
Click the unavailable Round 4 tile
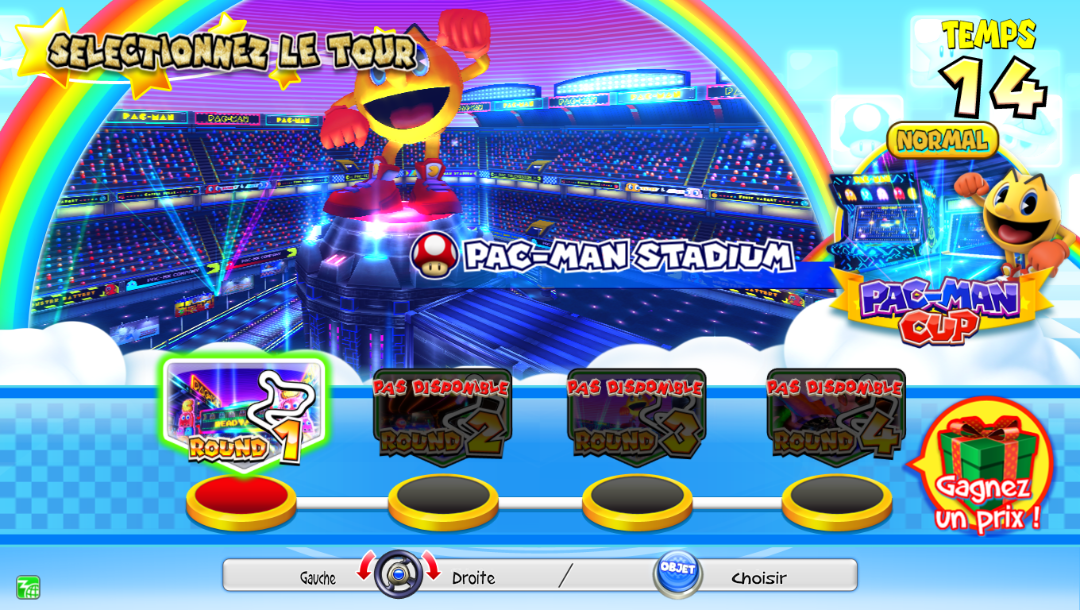pyautogui.click(x=836, y=413)
